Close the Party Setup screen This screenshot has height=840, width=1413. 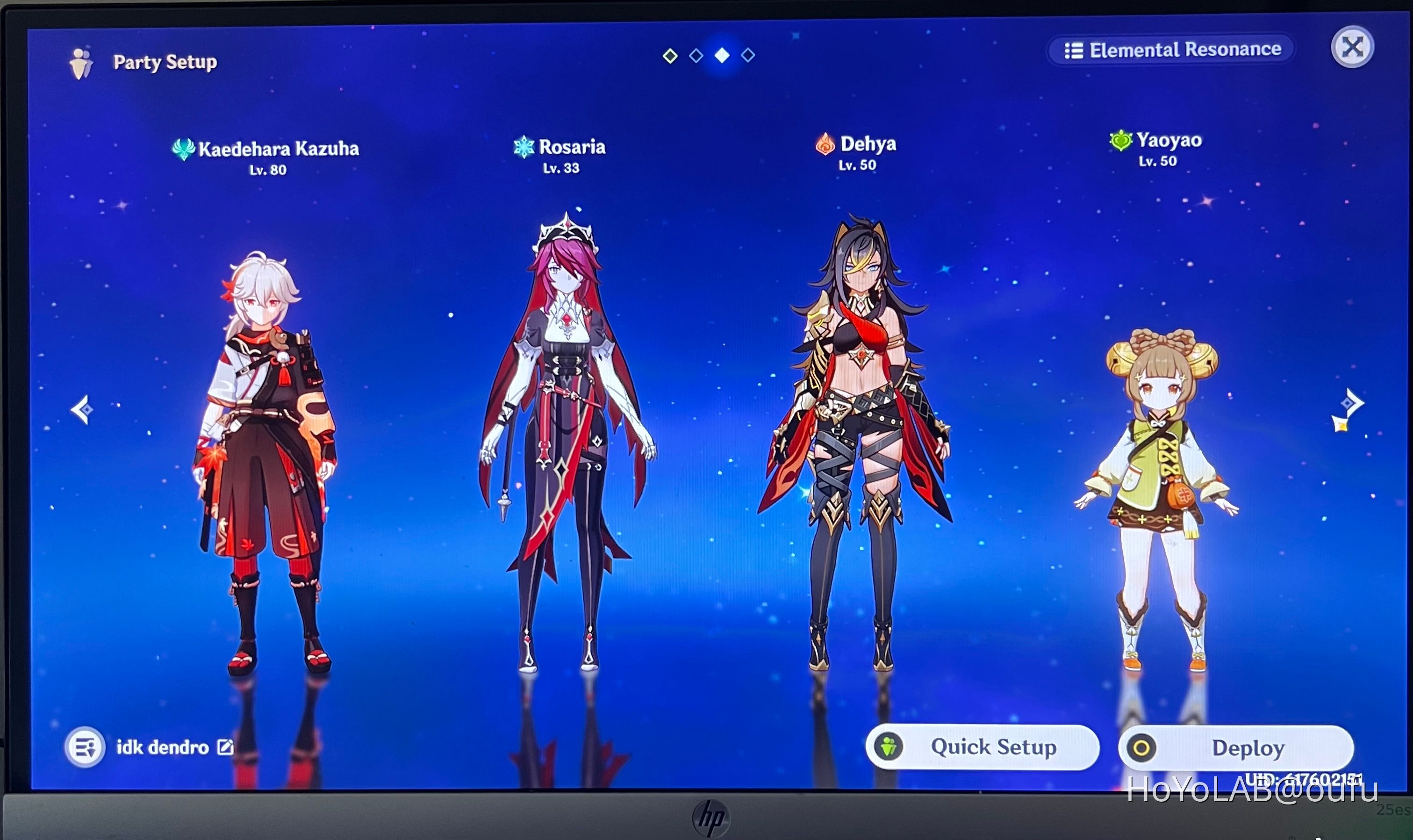point(1353,48)
